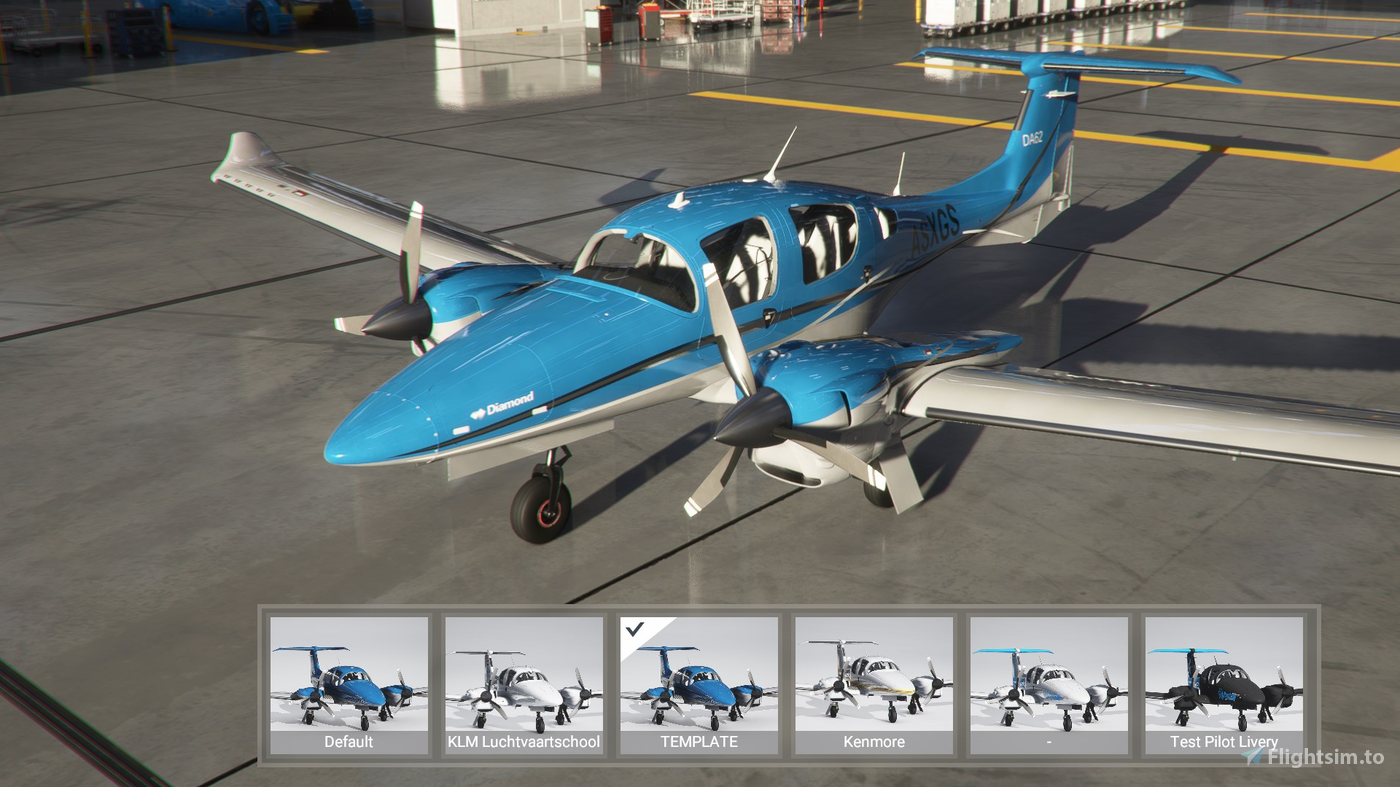Click the TEMPLATE label
The image size is (1400, 787).
pos(698,742)
